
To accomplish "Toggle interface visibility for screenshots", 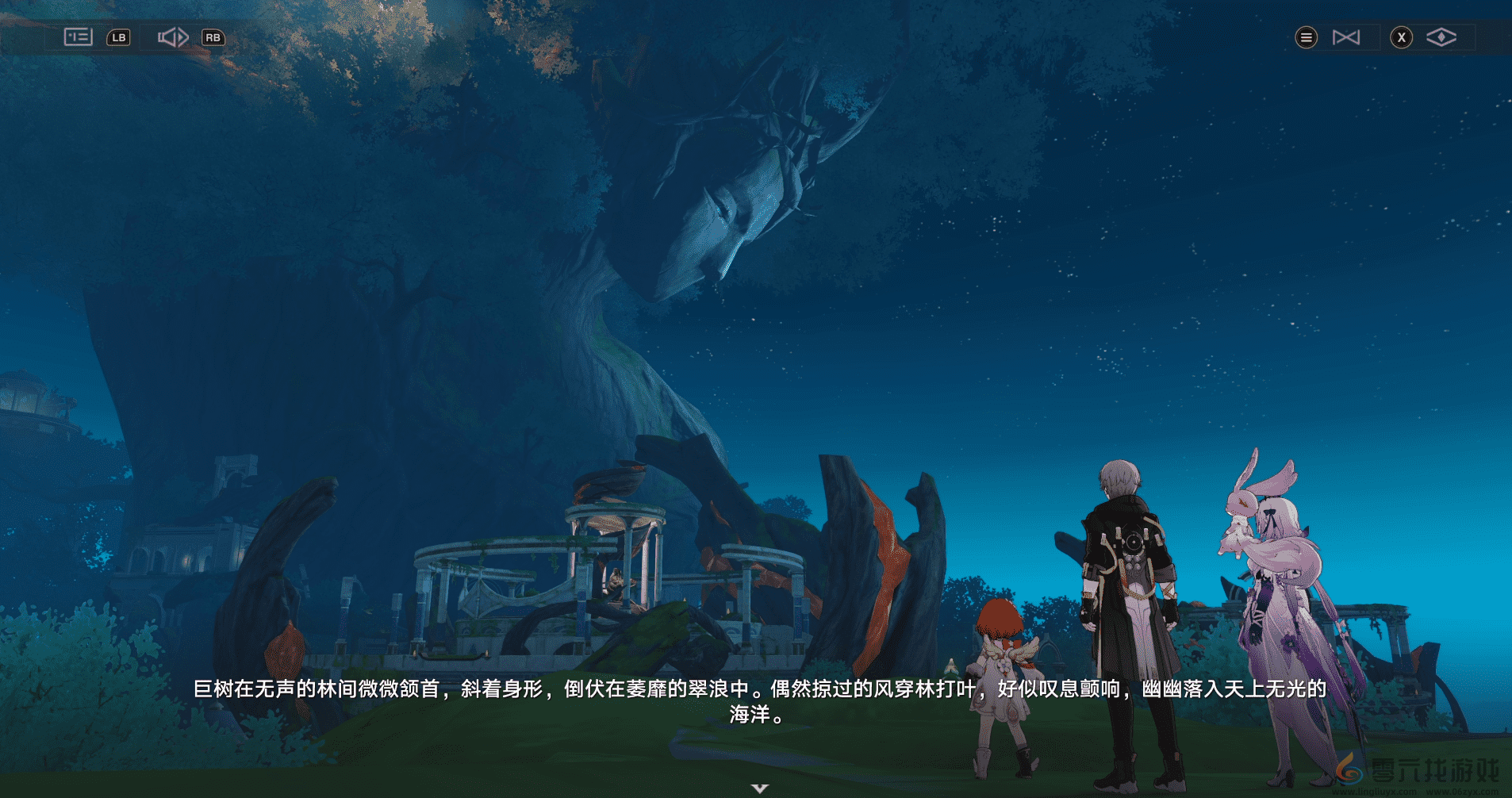I will 1443,37.
